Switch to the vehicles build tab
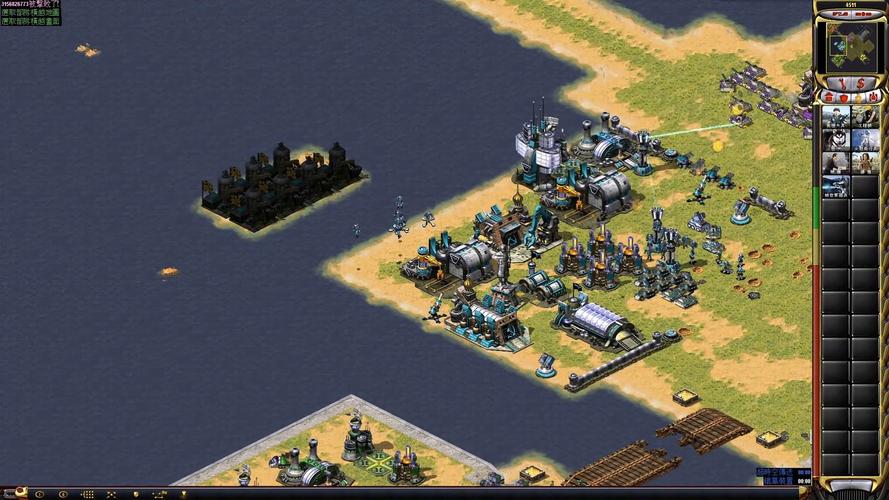889x500 pixels. pyautogui.click(x=873, y=97)
